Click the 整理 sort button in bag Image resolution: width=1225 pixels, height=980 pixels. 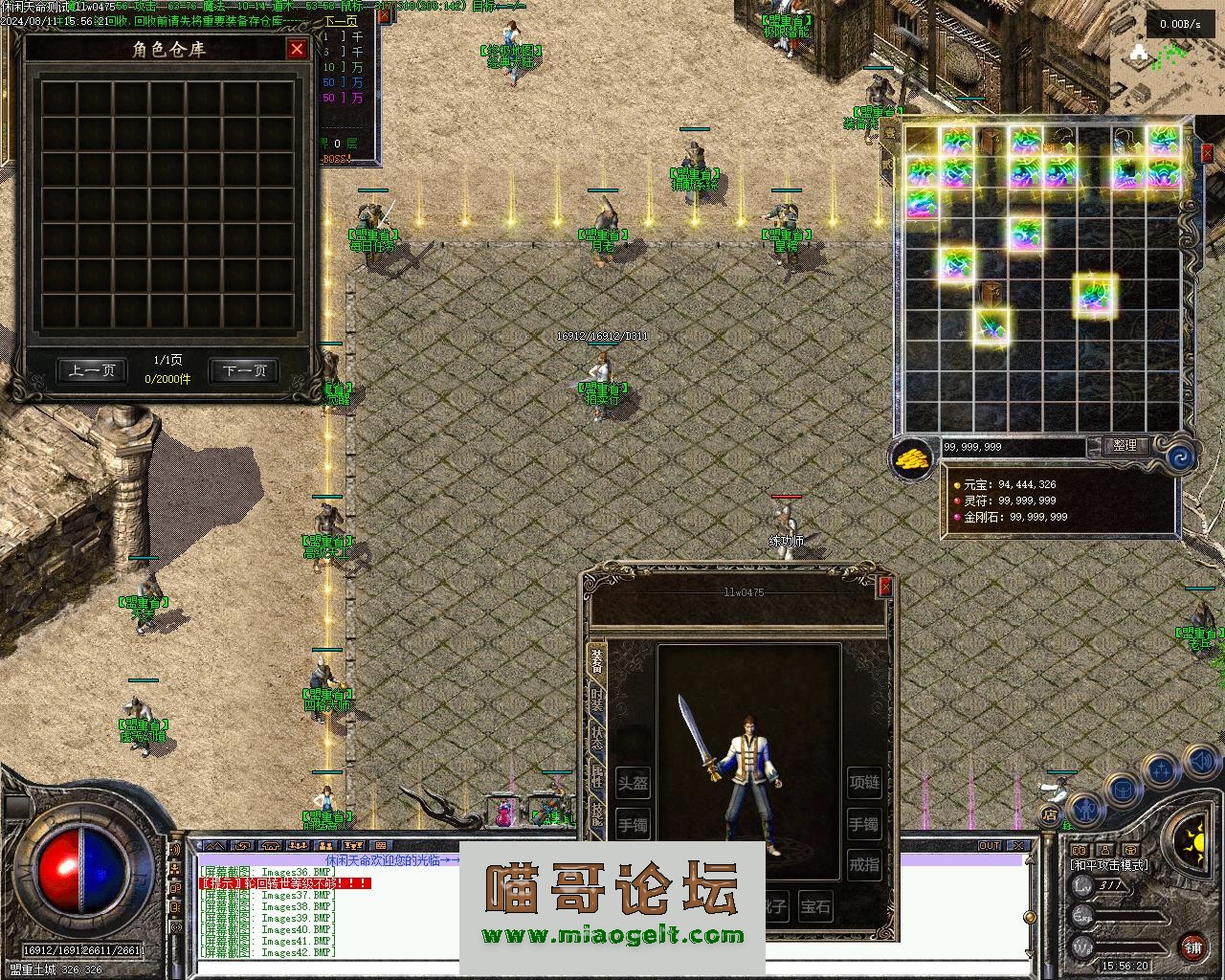click(x=1125, y=446)
